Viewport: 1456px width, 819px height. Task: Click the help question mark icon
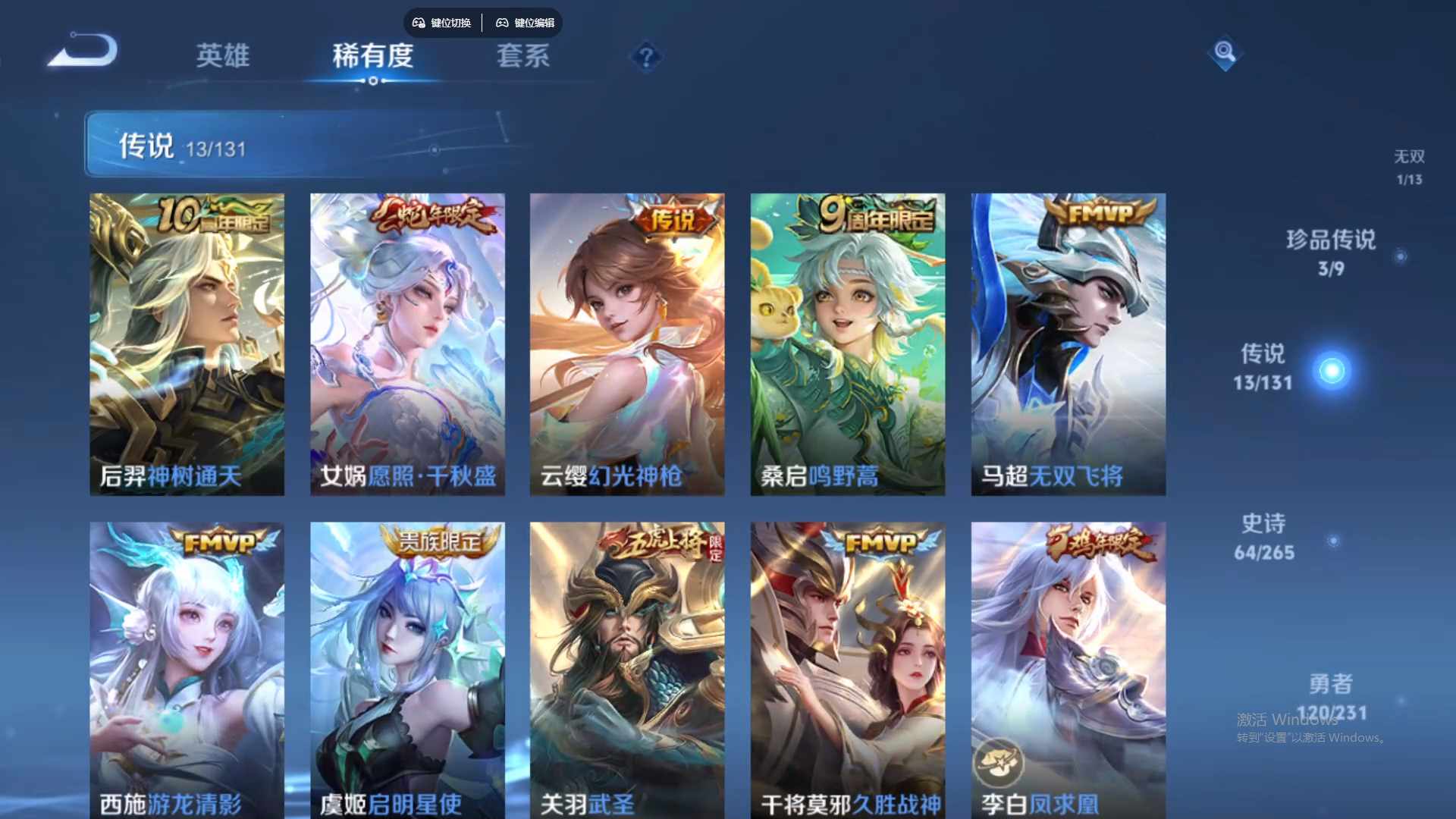click(x=645, y=57)
